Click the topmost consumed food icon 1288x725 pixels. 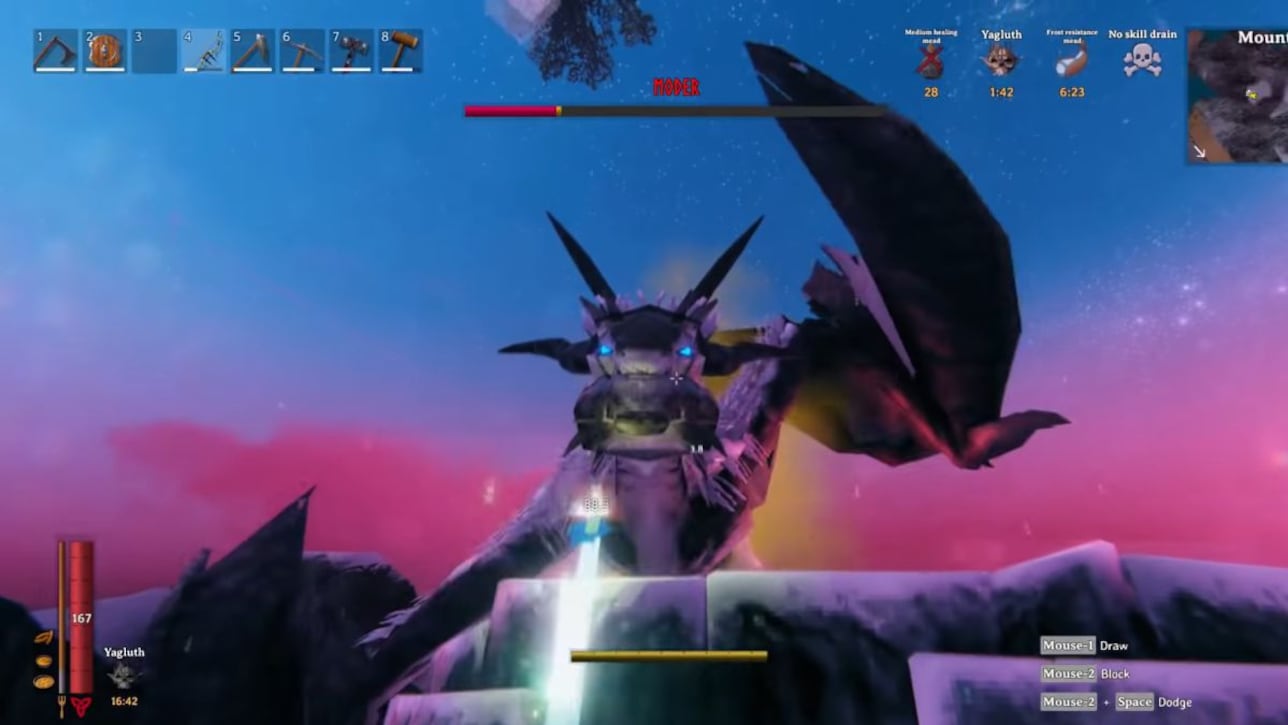(43, 637)
